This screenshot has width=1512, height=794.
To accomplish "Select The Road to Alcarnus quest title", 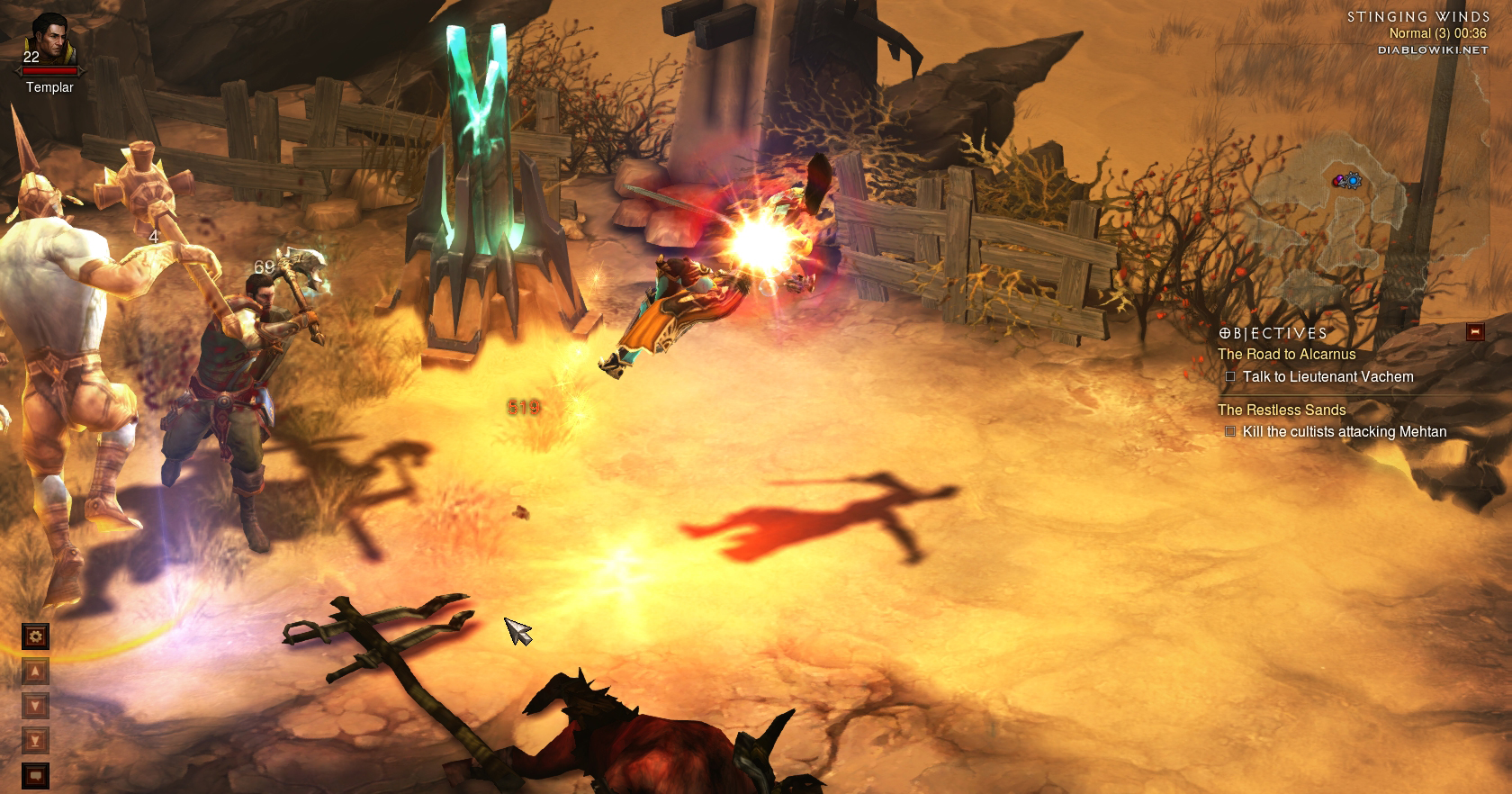I will tap(1286, 355).
